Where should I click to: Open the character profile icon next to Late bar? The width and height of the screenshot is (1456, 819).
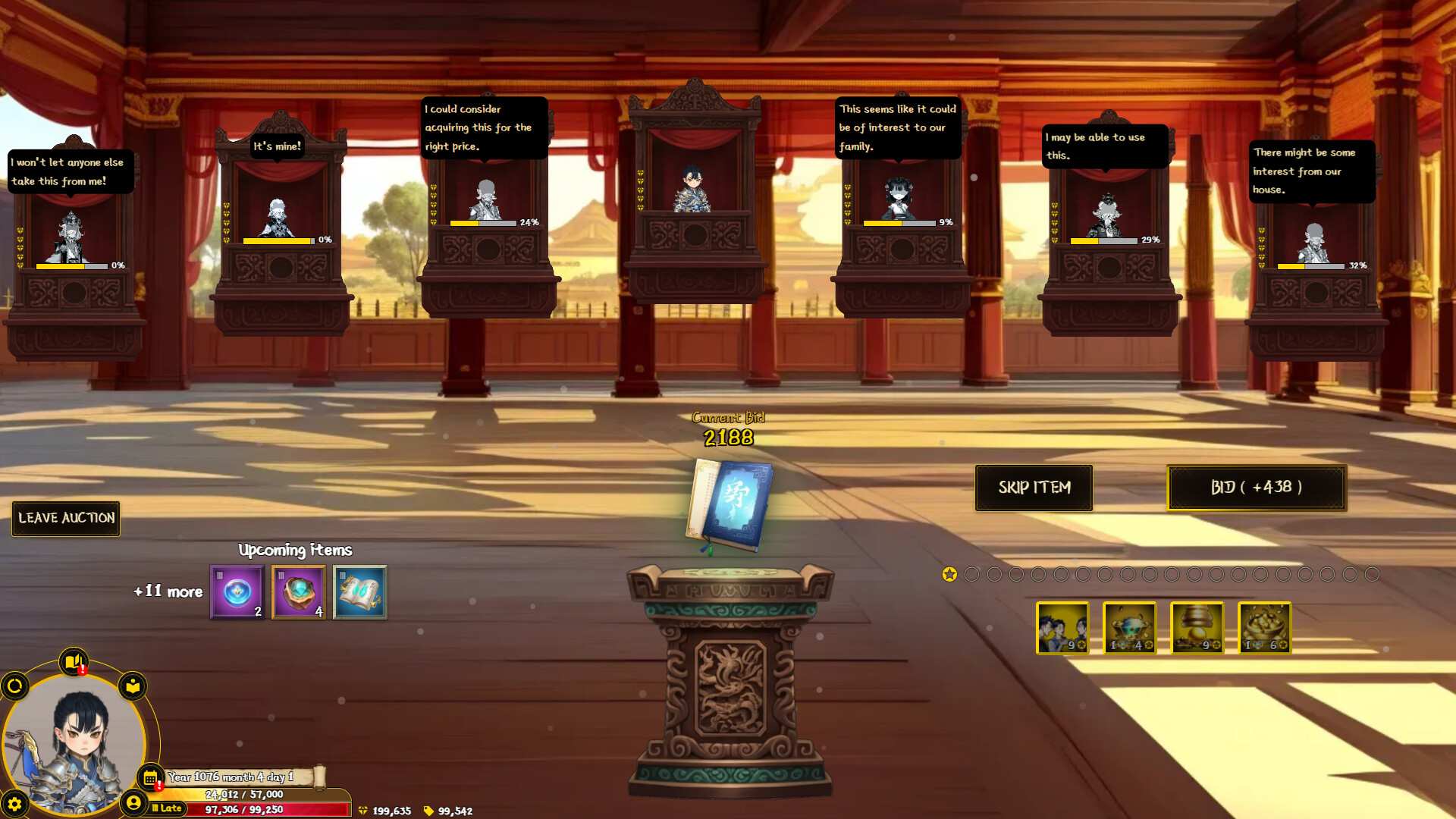tap(134, 802)
